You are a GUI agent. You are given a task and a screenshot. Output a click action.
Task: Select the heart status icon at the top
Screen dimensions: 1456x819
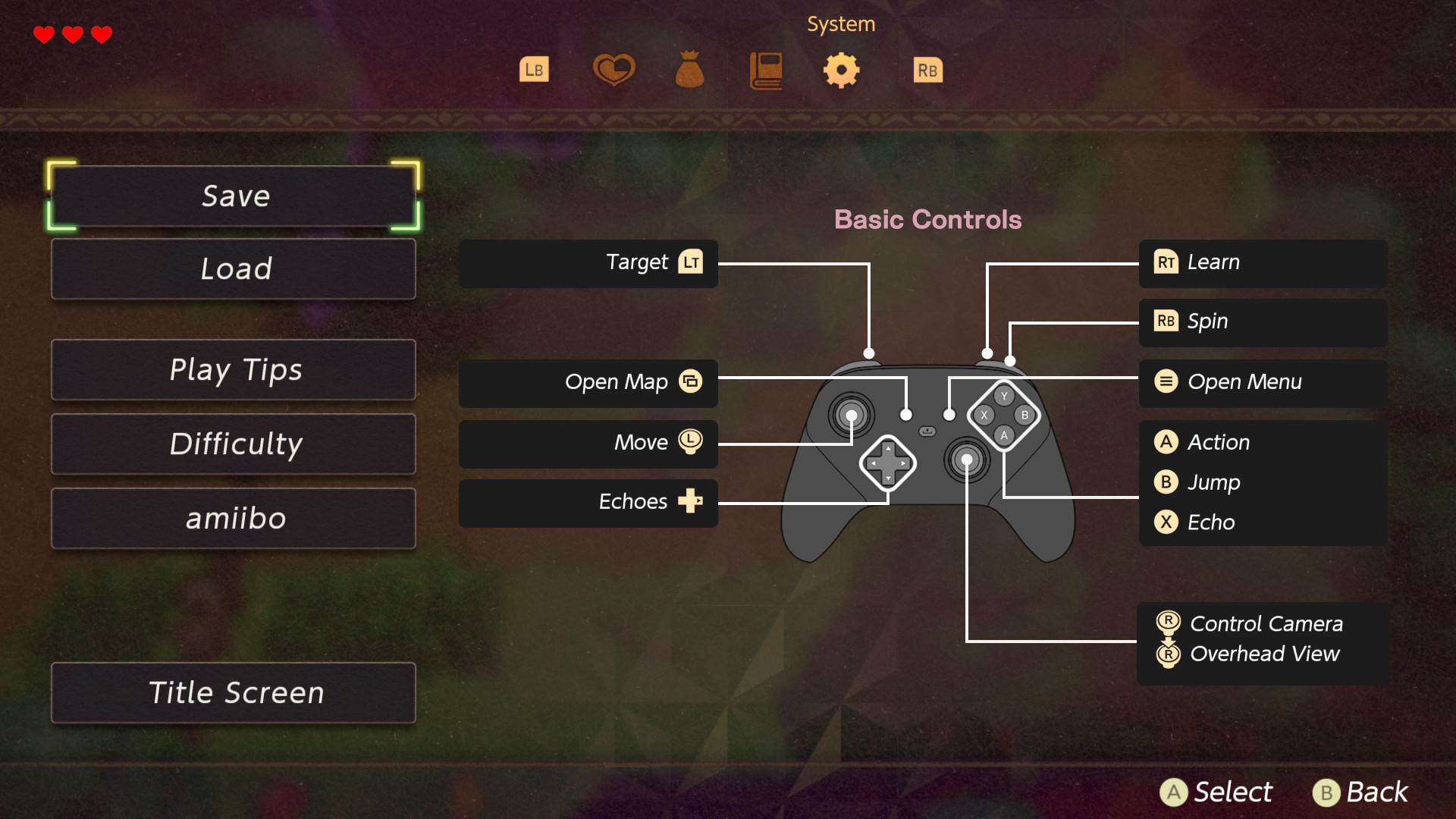point(613,70)
